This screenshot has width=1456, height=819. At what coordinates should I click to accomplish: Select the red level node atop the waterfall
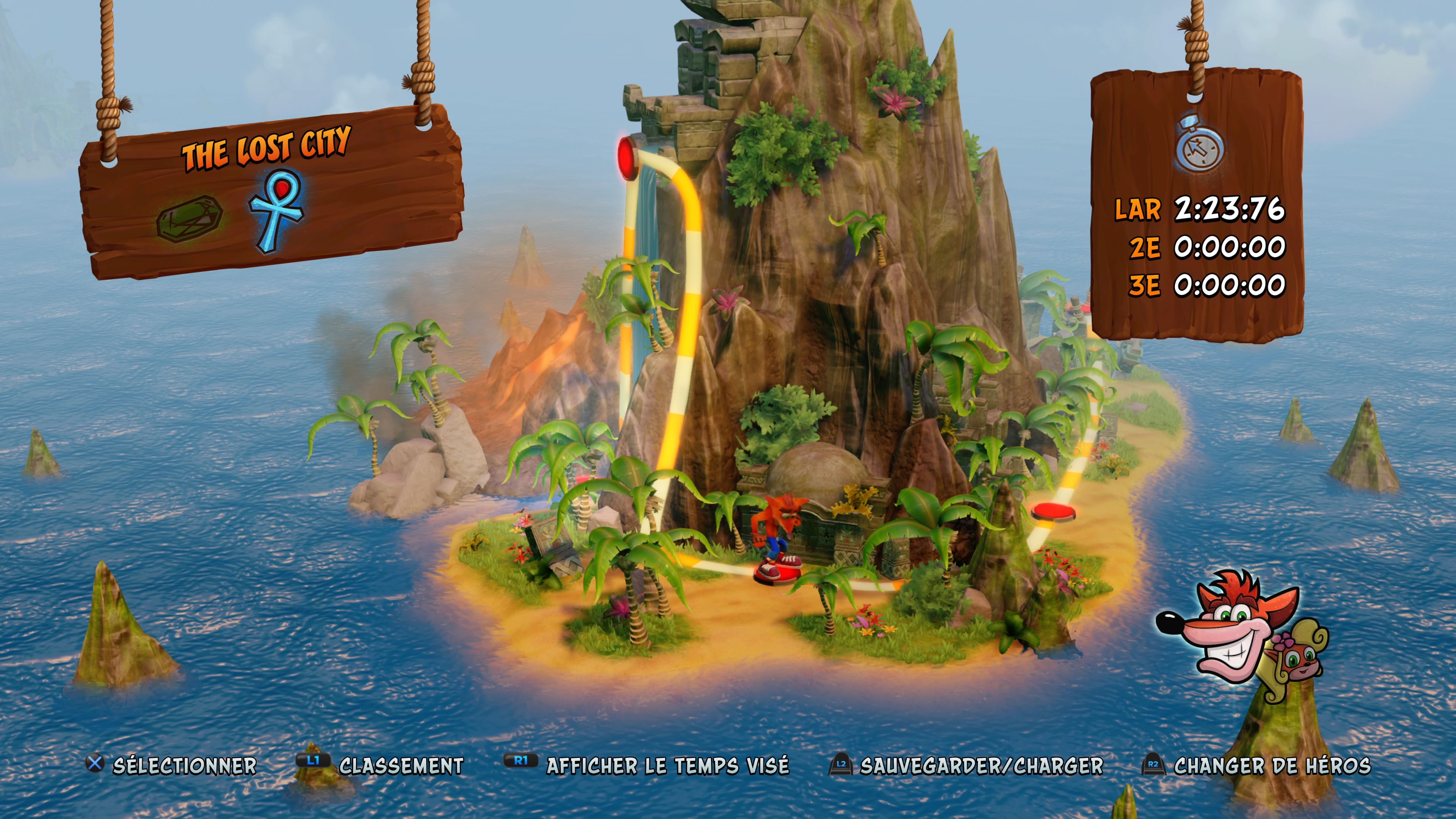(x=627, y=156)
